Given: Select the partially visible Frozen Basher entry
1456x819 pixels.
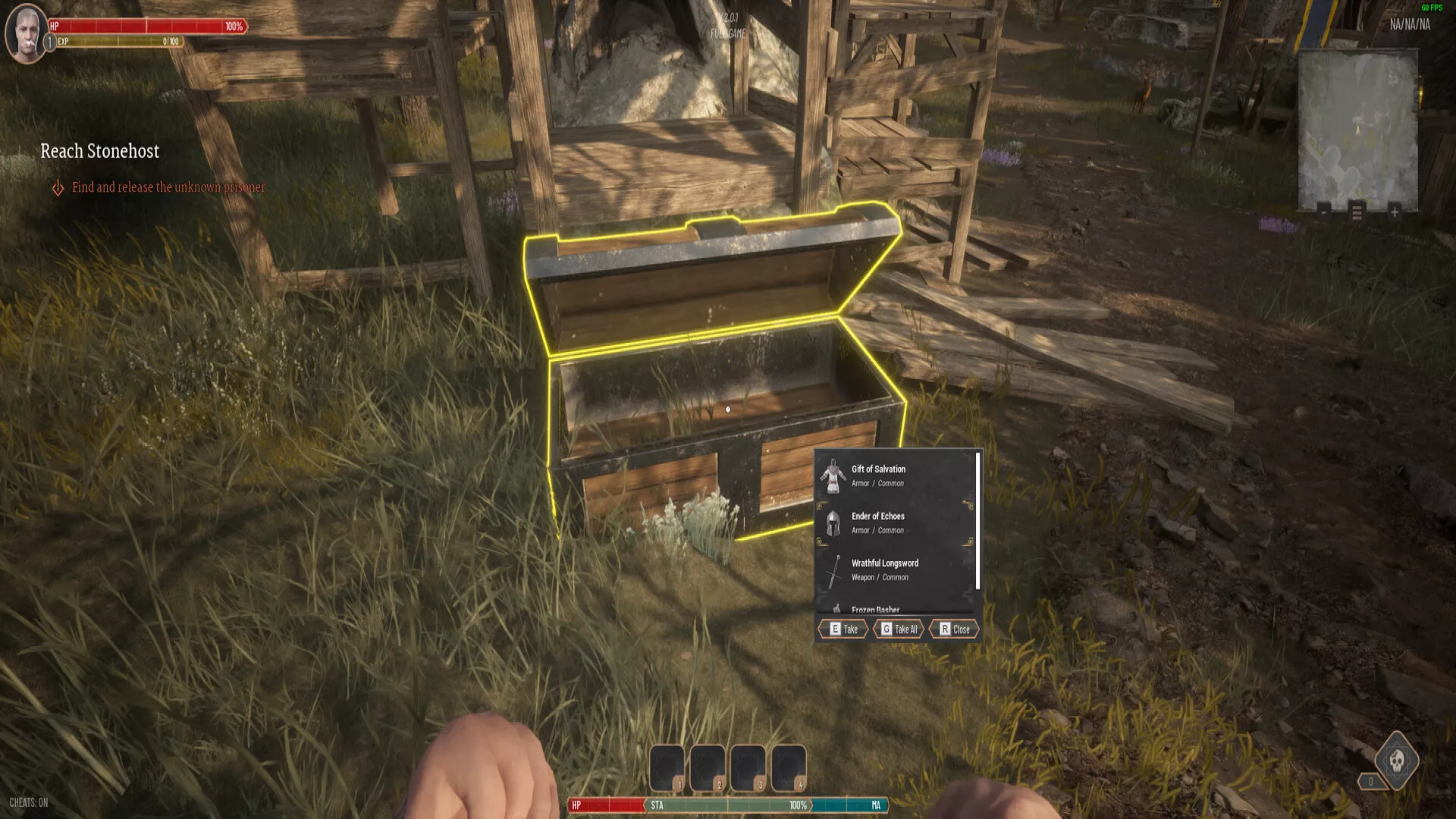Looking at the screenshot, I should point(895,608).
